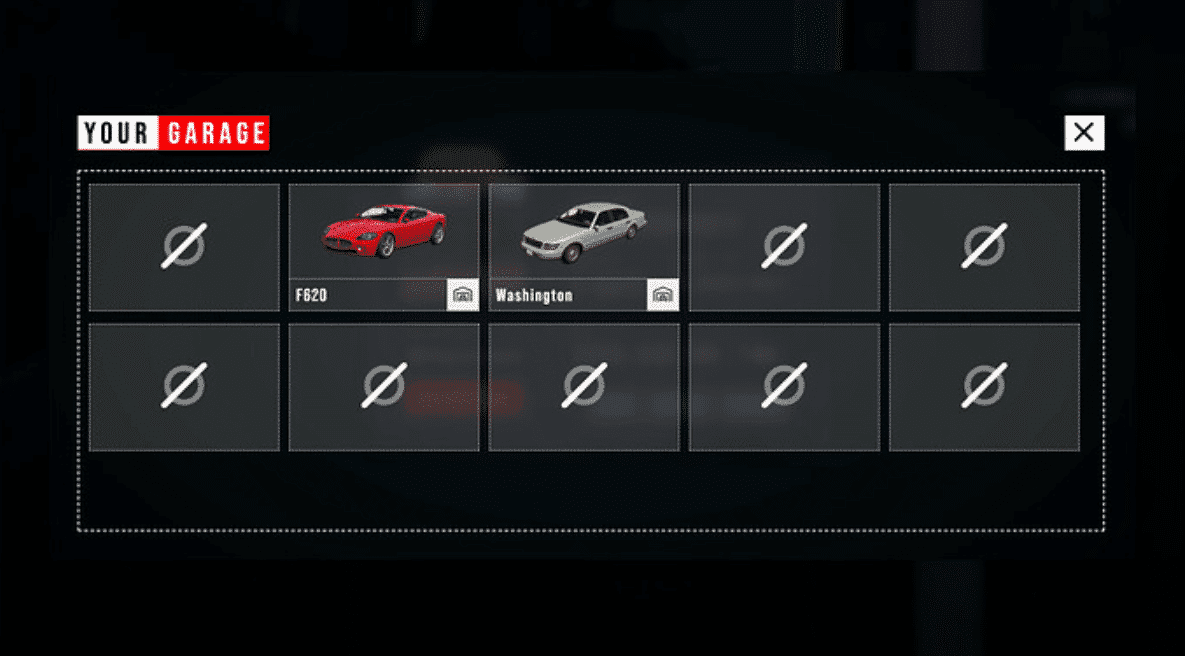The height and width of the screenshot is (656, 1185).
Task: Close the Your Garage window
Action: coord(1084,132)
